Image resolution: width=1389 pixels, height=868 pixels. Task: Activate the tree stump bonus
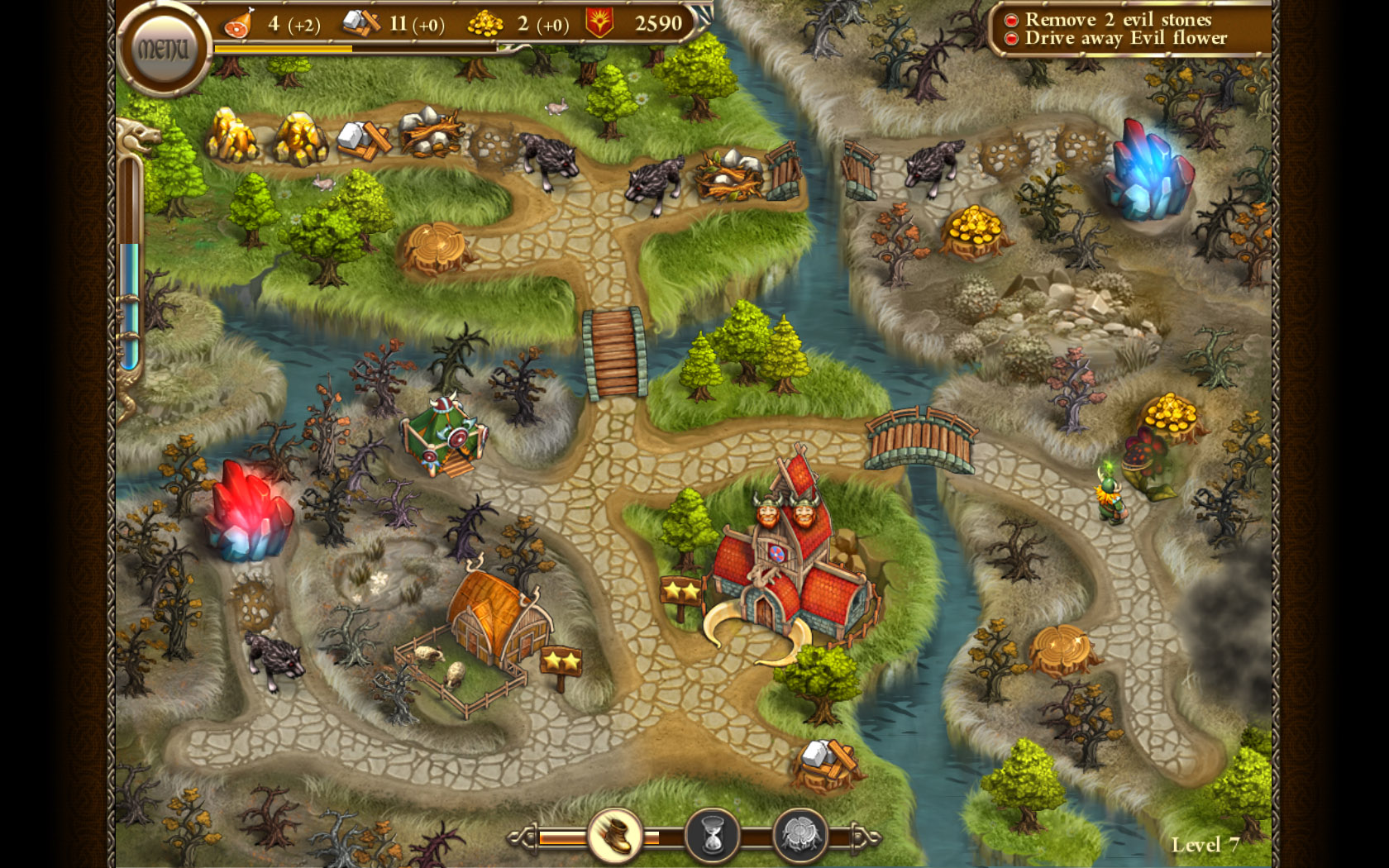799,837
